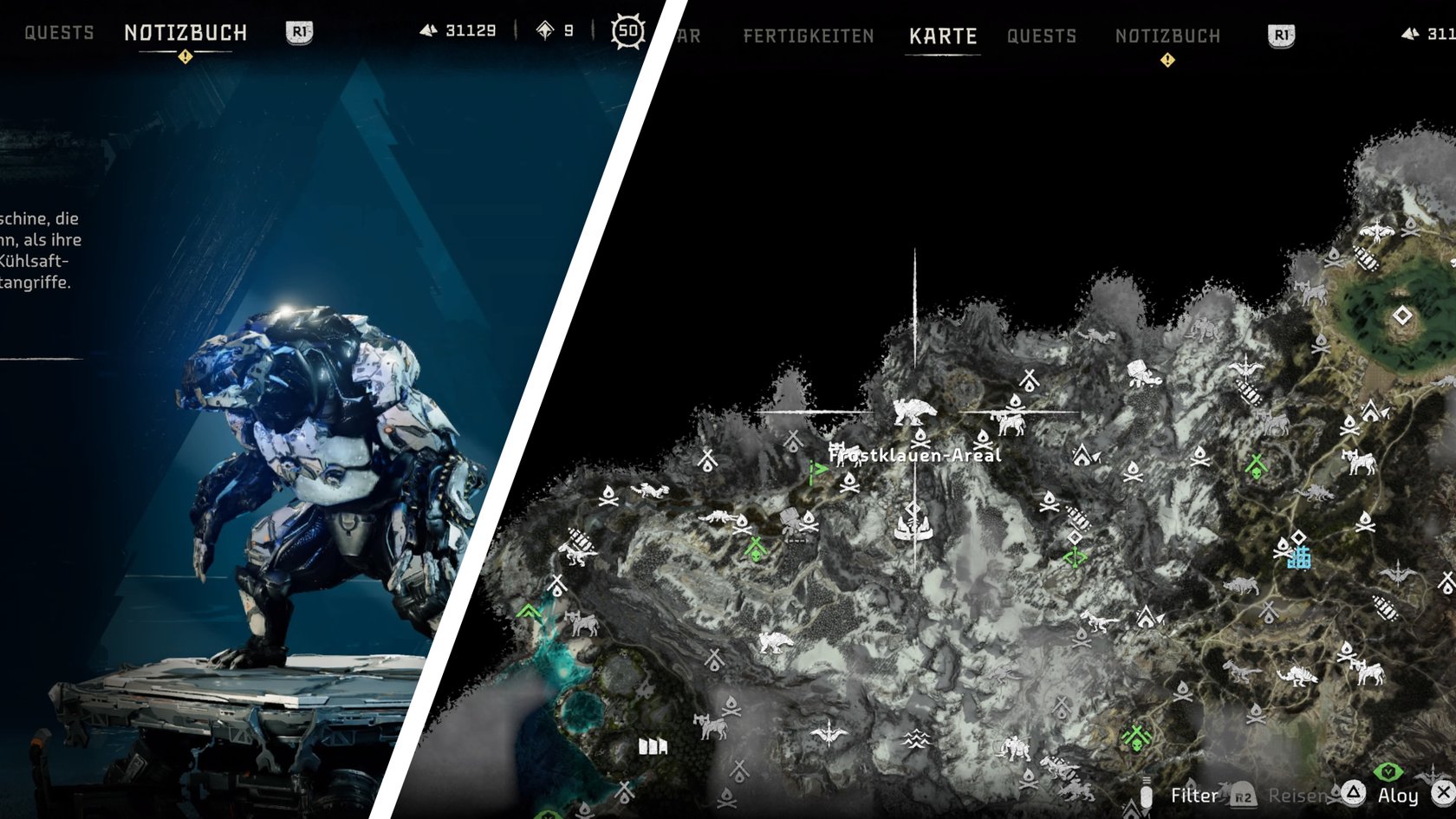Screen dimensions: 1456x819
Task: Click the green flag quest marker
Action: point(817,472)
